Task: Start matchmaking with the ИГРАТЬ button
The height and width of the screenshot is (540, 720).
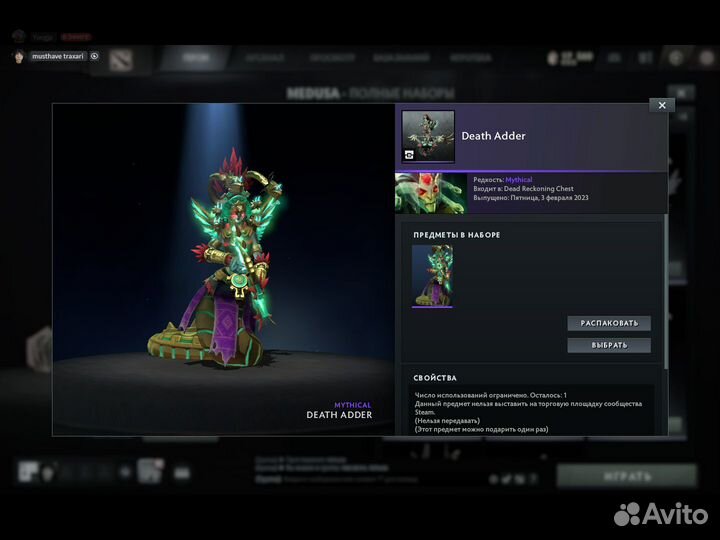Action: coord(627,475)
